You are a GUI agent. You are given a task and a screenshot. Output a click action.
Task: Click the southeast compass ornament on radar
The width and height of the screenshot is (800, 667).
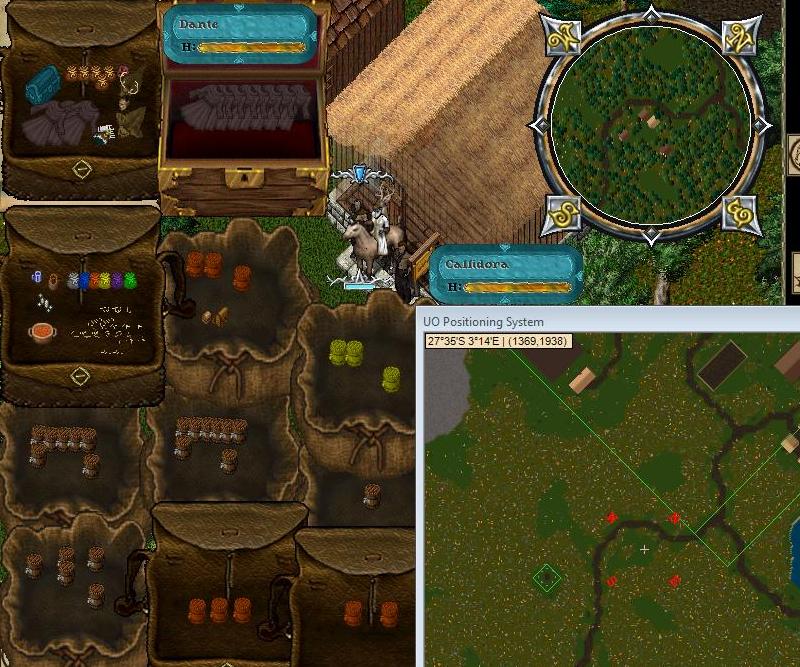[740, 213]
